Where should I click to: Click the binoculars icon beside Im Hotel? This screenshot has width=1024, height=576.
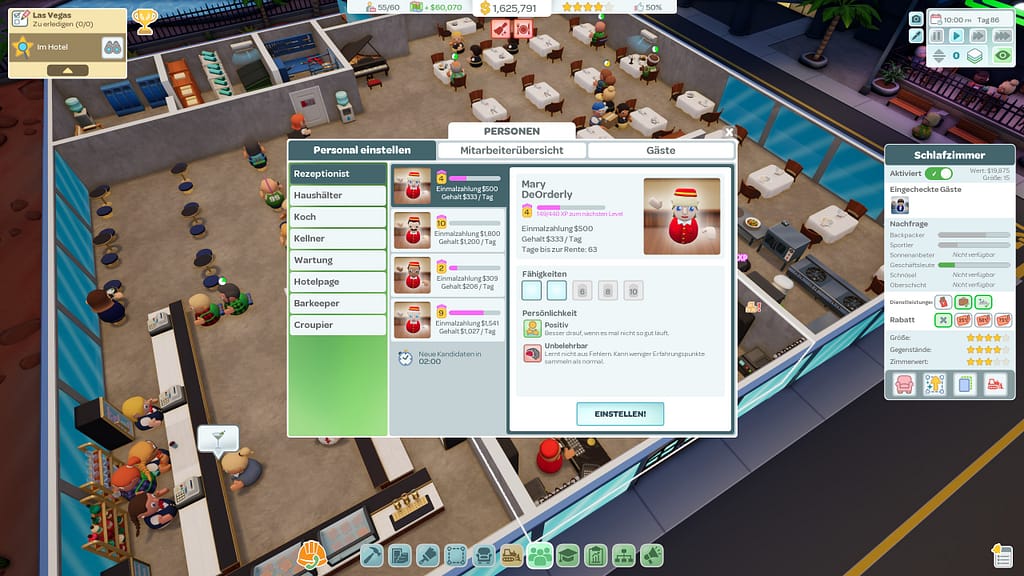pyautogui.click(x=112, y=47)
